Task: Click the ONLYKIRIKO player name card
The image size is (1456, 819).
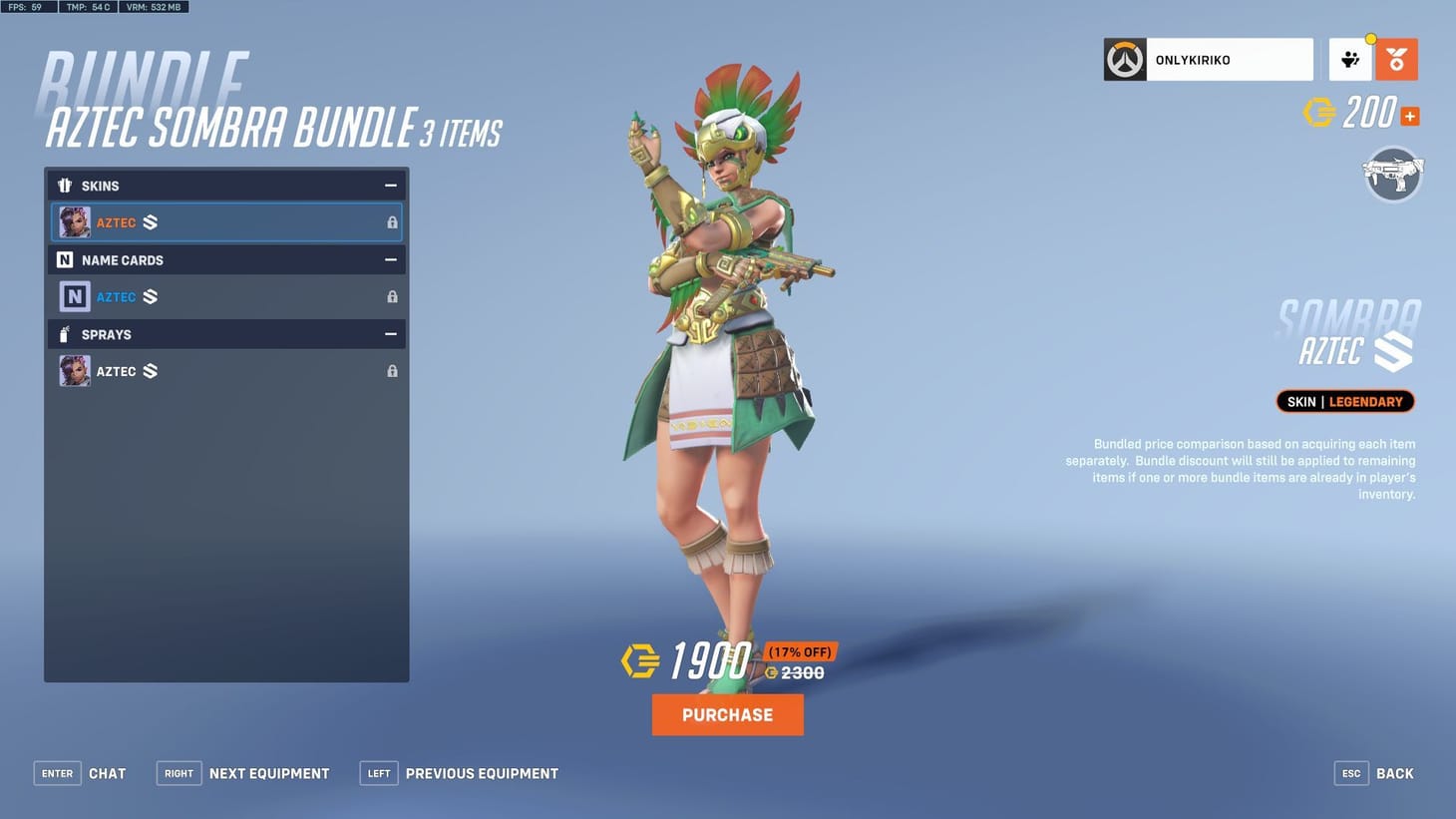Action: tap(1208, 59)
